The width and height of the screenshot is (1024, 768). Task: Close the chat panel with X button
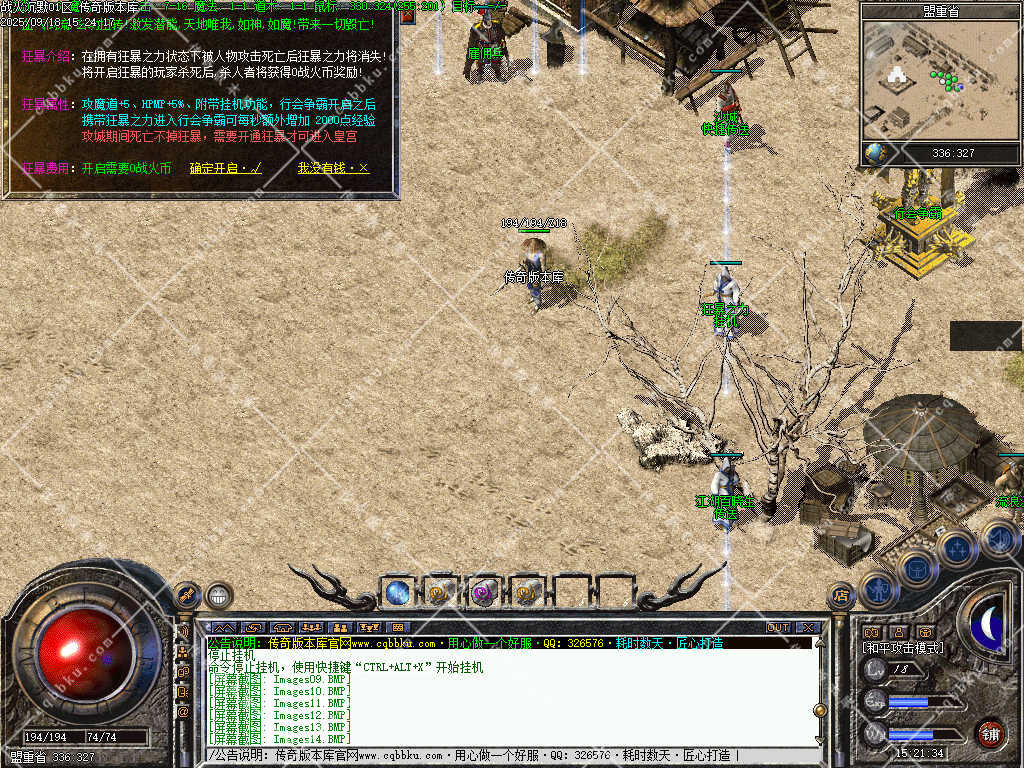coord(808,627)
